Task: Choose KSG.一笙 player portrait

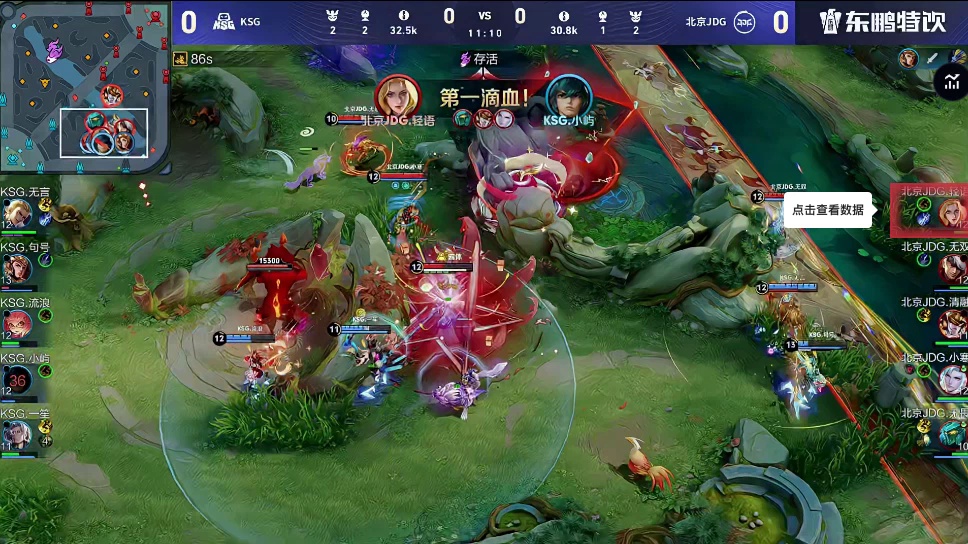Action: [17, 435]
